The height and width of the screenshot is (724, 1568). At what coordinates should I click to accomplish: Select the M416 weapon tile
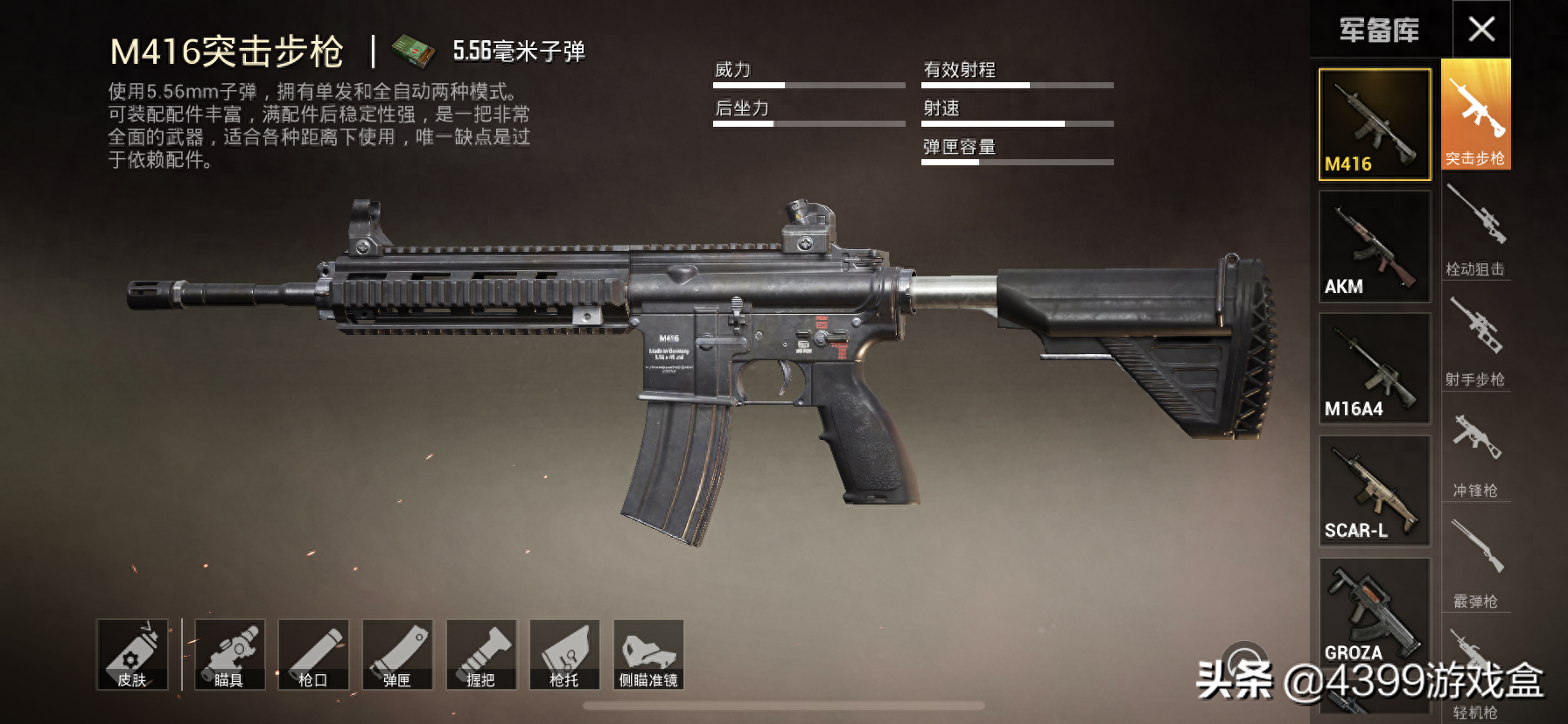click(1374, 124)
